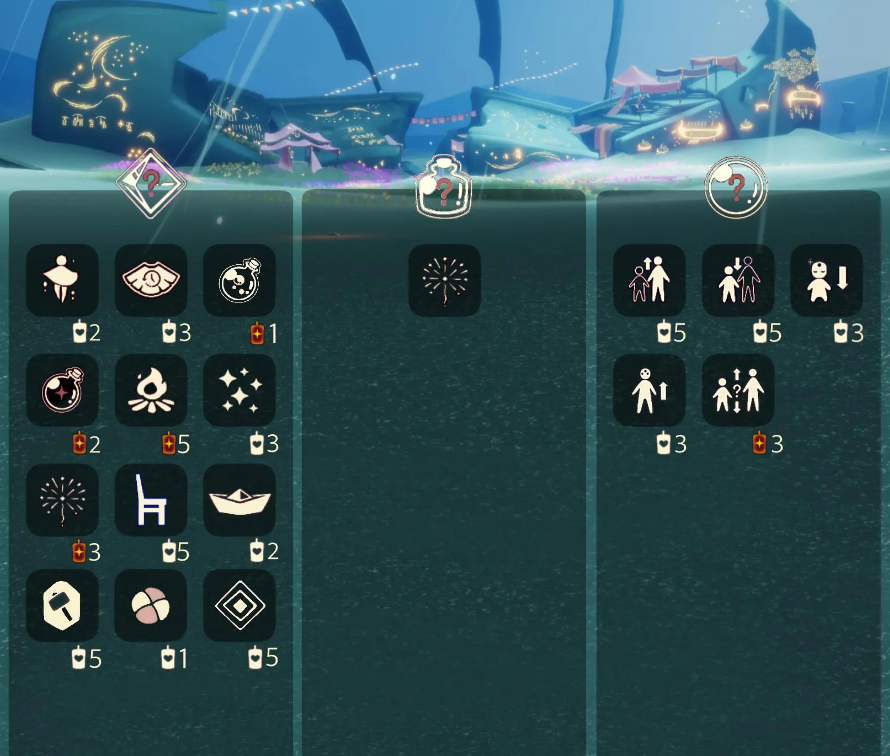
Task: Open the jar question-mark category
Action: click(443, 186)
